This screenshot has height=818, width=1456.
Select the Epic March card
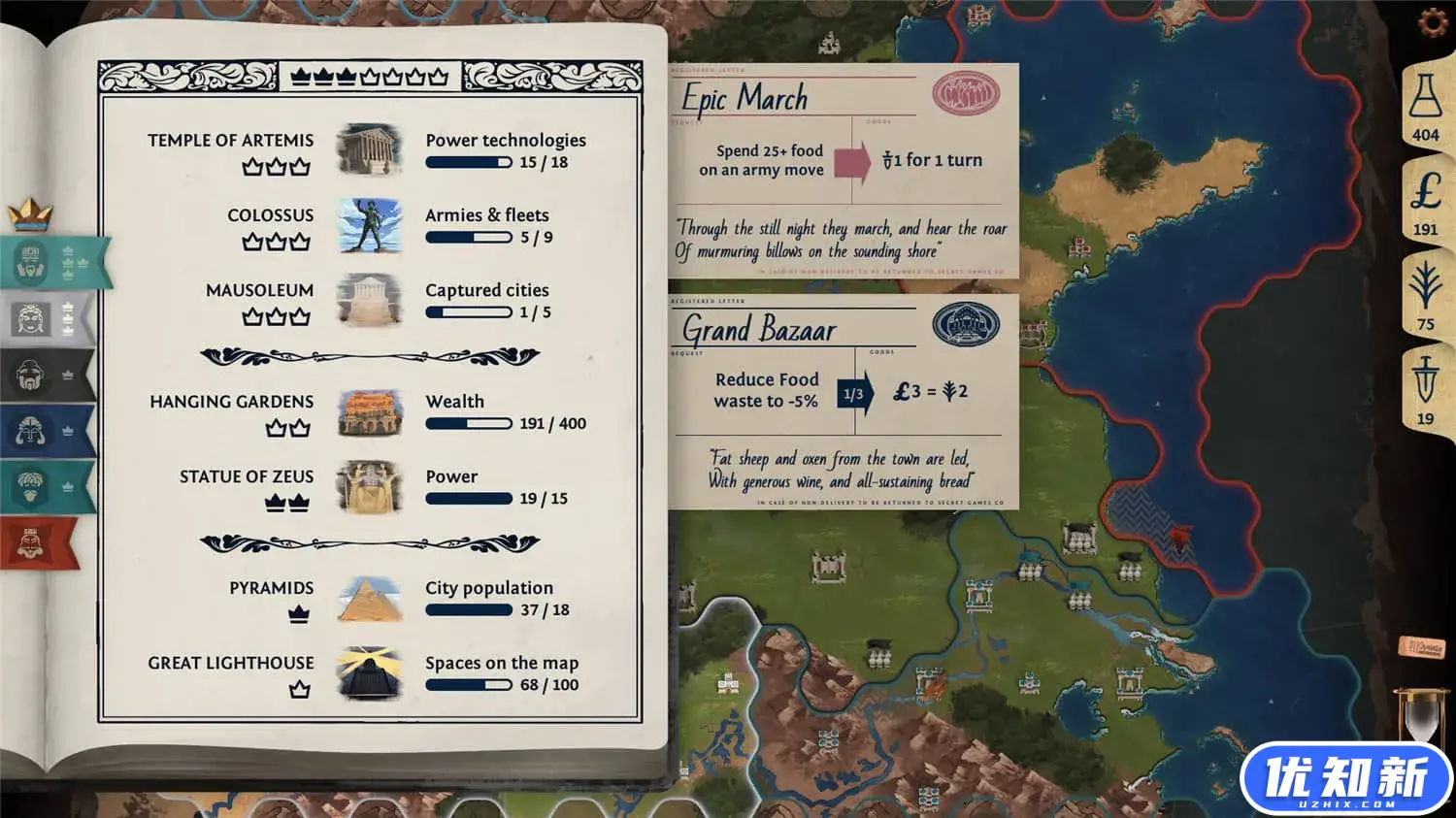click(843, 171)
